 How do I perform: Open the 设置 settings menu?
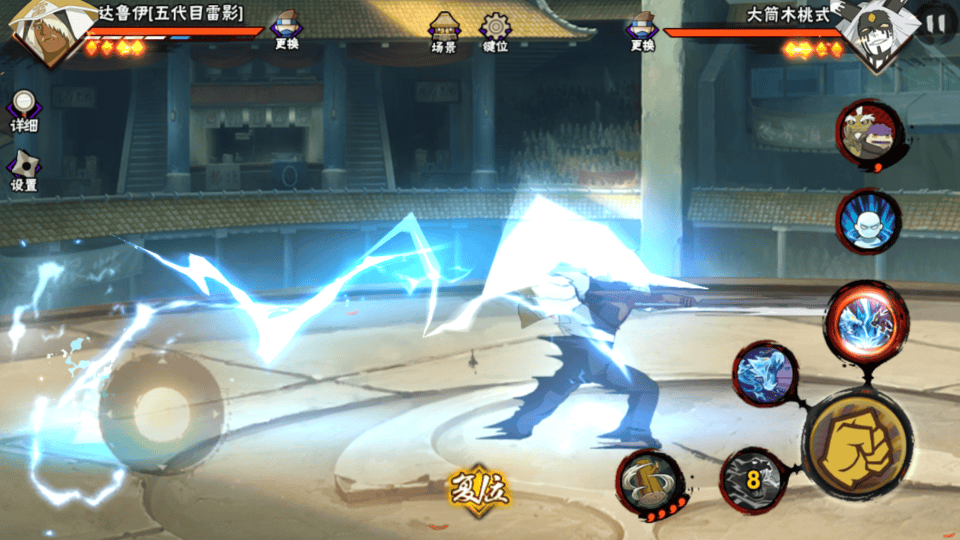click(x=24, y=170)
